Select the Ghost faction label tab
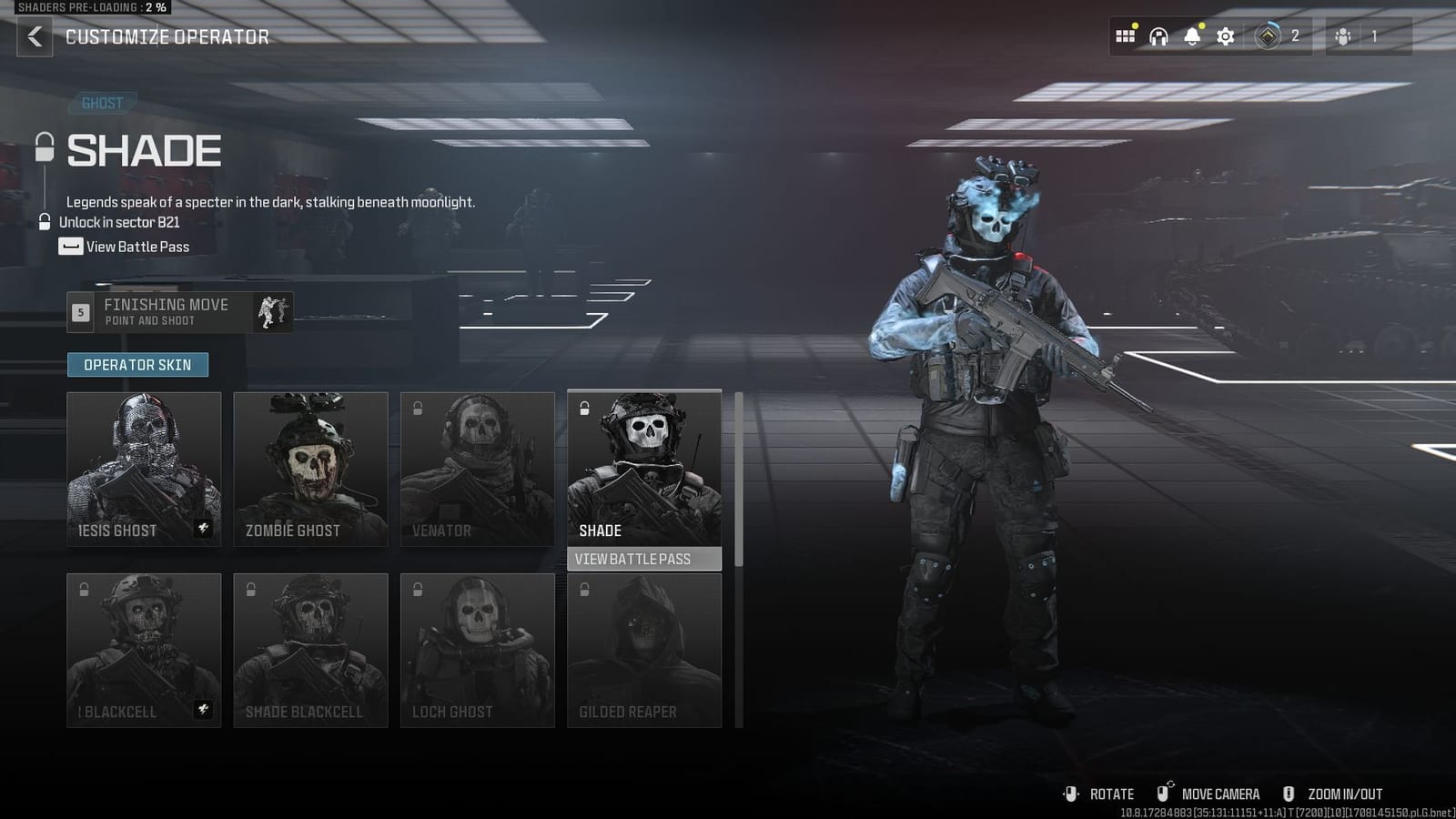 click(x=102, y=102)
